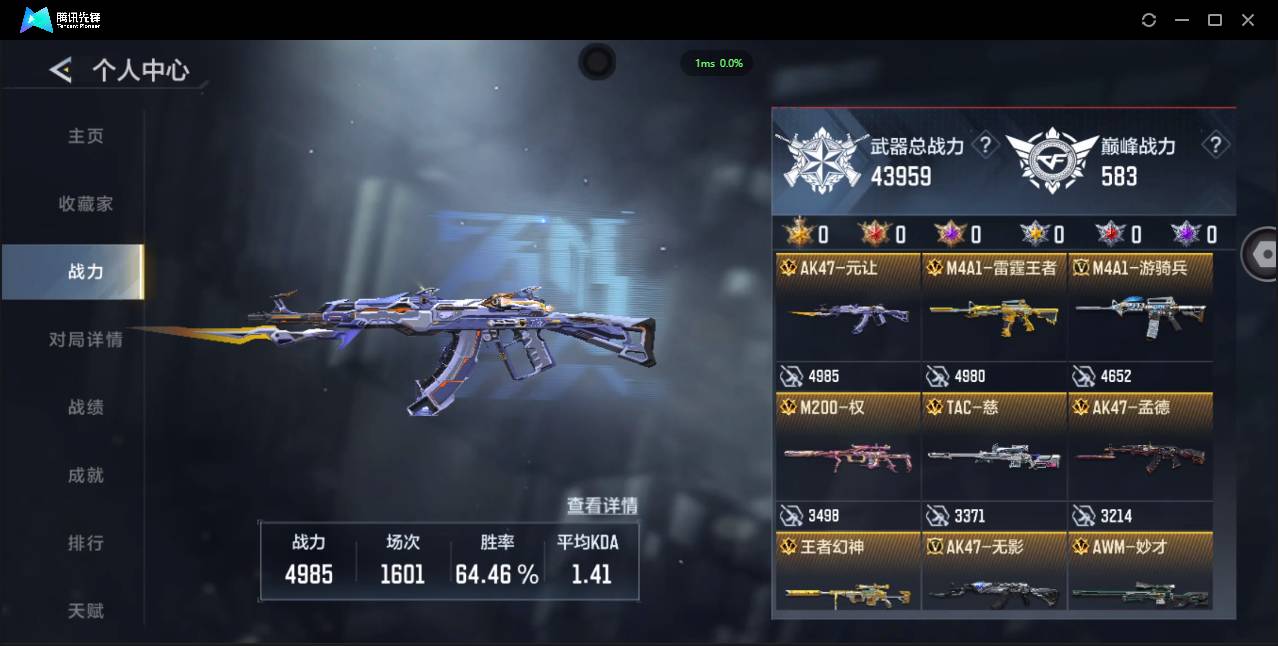Viewport: 1278px width, 646px height.
Task: Click the 查看详情 link
Action: coord(602,506)
